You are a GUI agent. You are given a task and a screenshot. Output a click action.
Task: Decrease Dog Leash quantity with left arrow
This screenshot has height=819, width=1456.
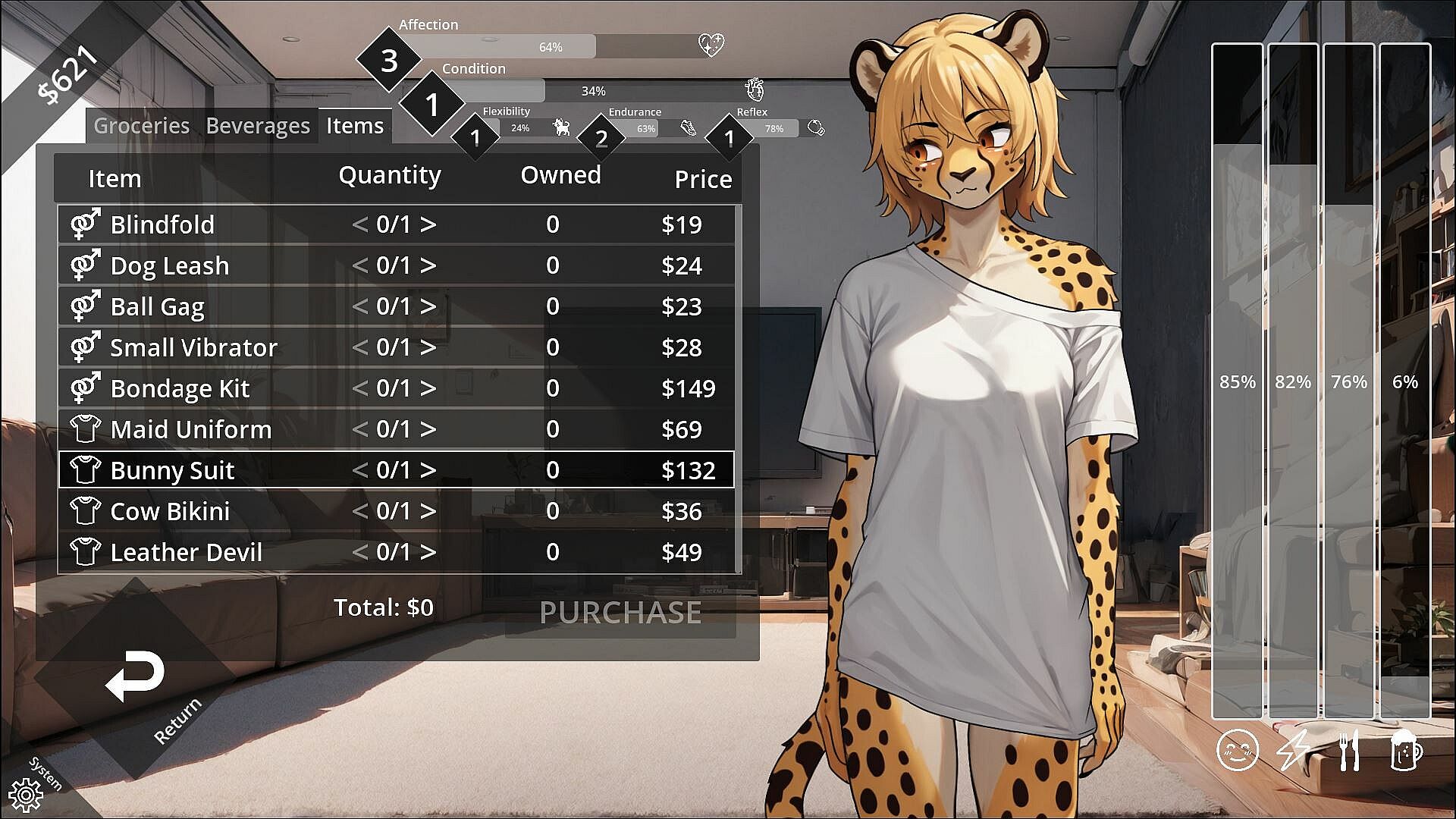(360, 265)
